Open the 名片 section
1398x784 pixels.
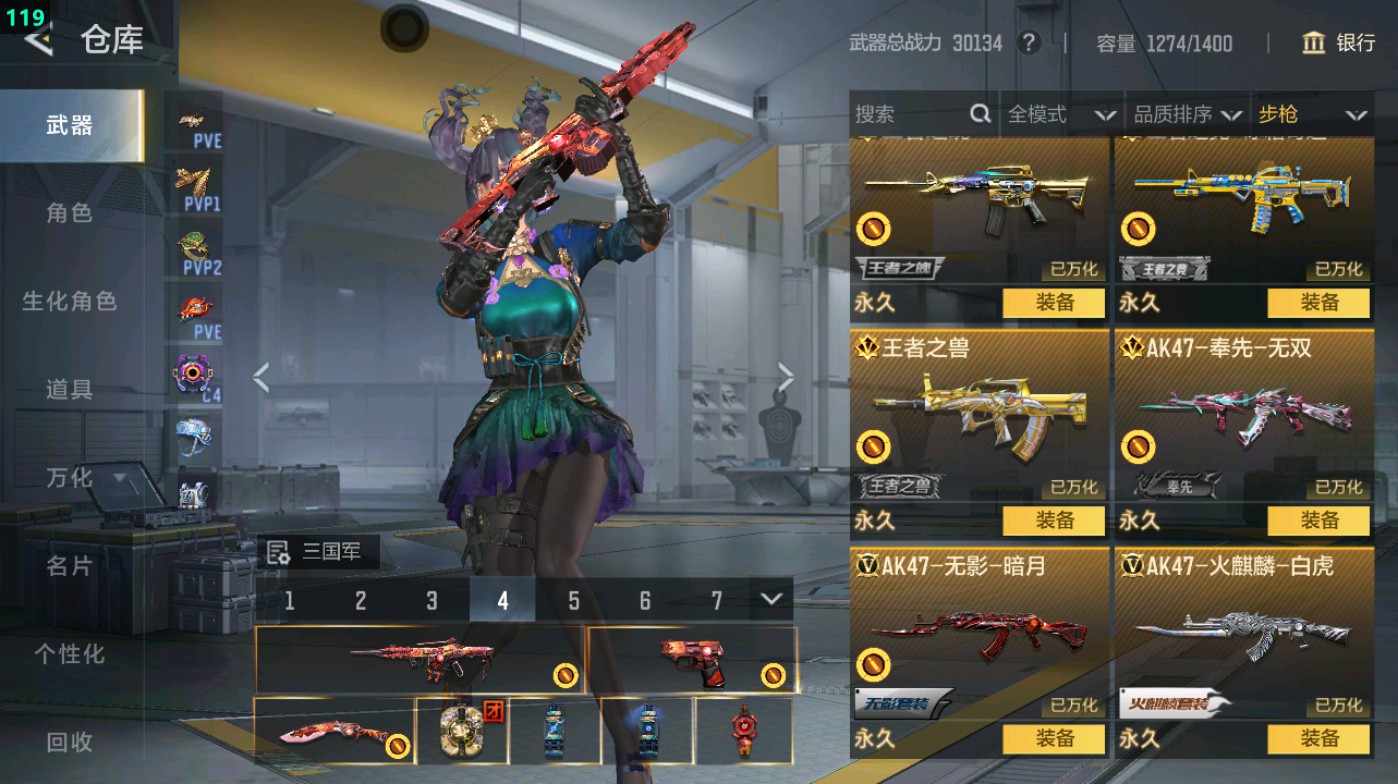pyautogui.click(x=69, y=566)
